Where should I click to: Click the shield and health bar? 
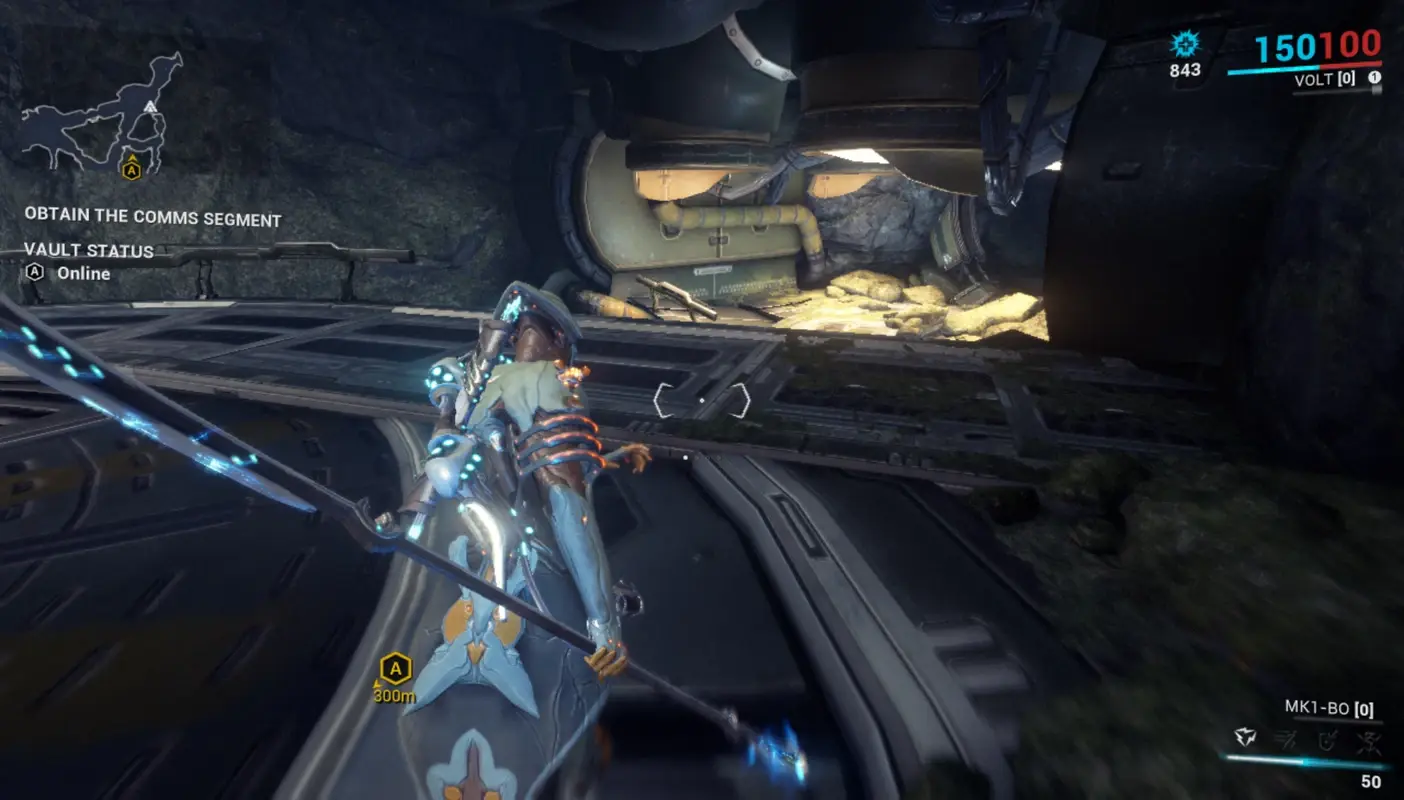1305,68
